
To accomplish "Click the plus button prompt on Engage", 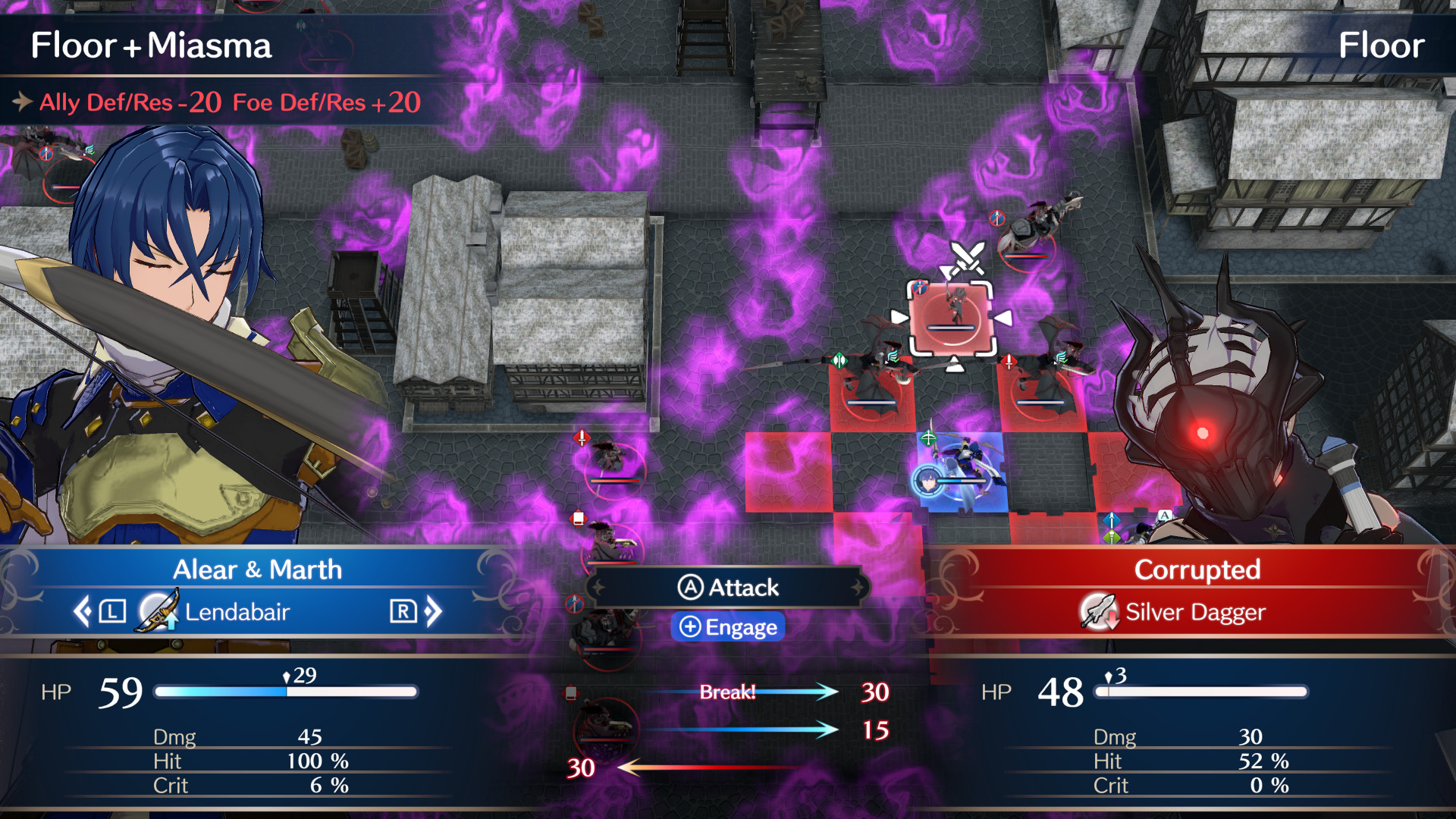I will coord(690,627).
